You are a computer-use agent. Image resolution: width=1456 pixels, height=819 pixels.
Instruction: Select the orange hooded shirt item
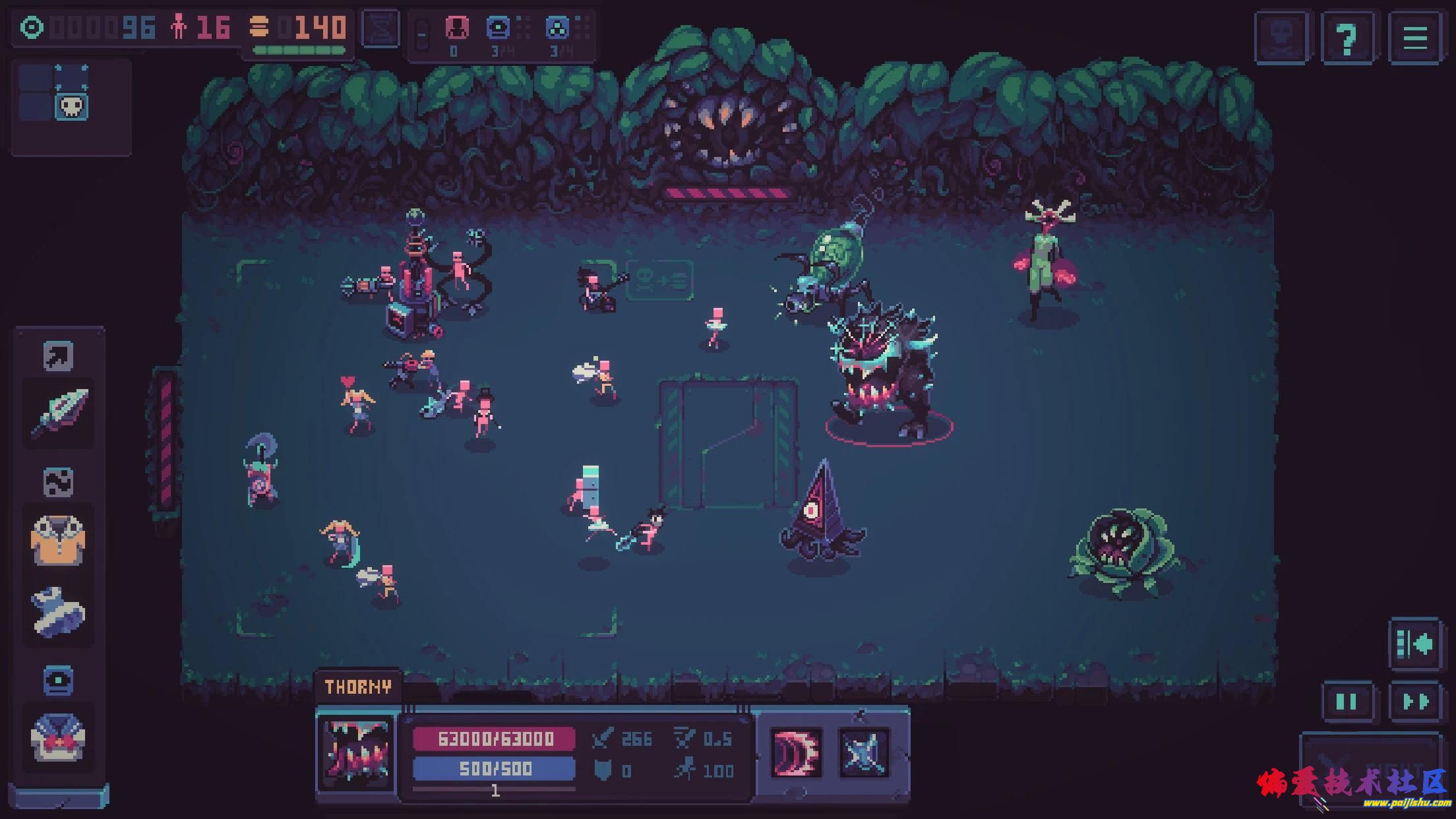point(58,541)
